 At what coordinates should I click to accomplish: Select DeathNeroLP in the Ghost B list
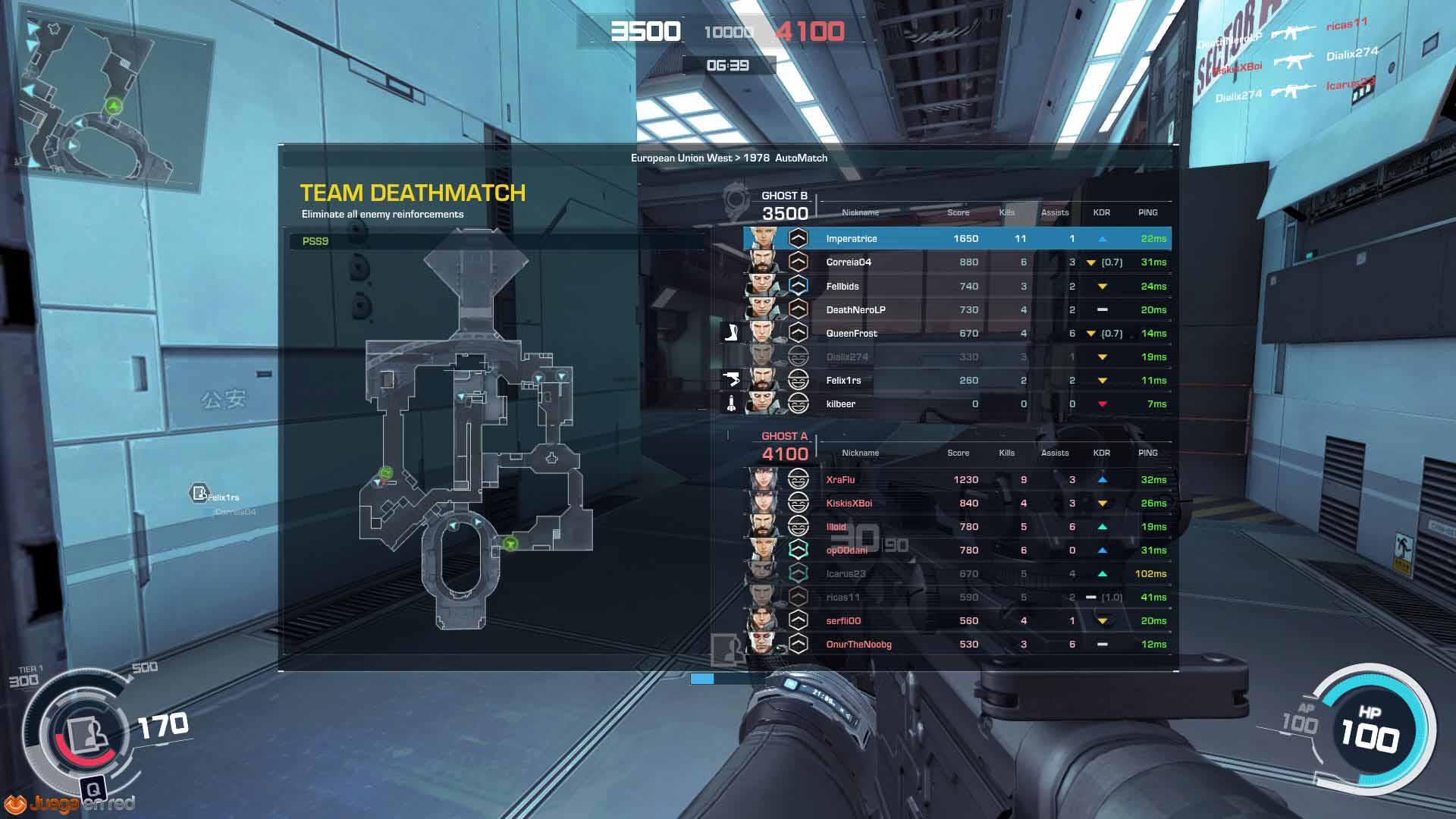pyautogui.click(x=957, y=310)
